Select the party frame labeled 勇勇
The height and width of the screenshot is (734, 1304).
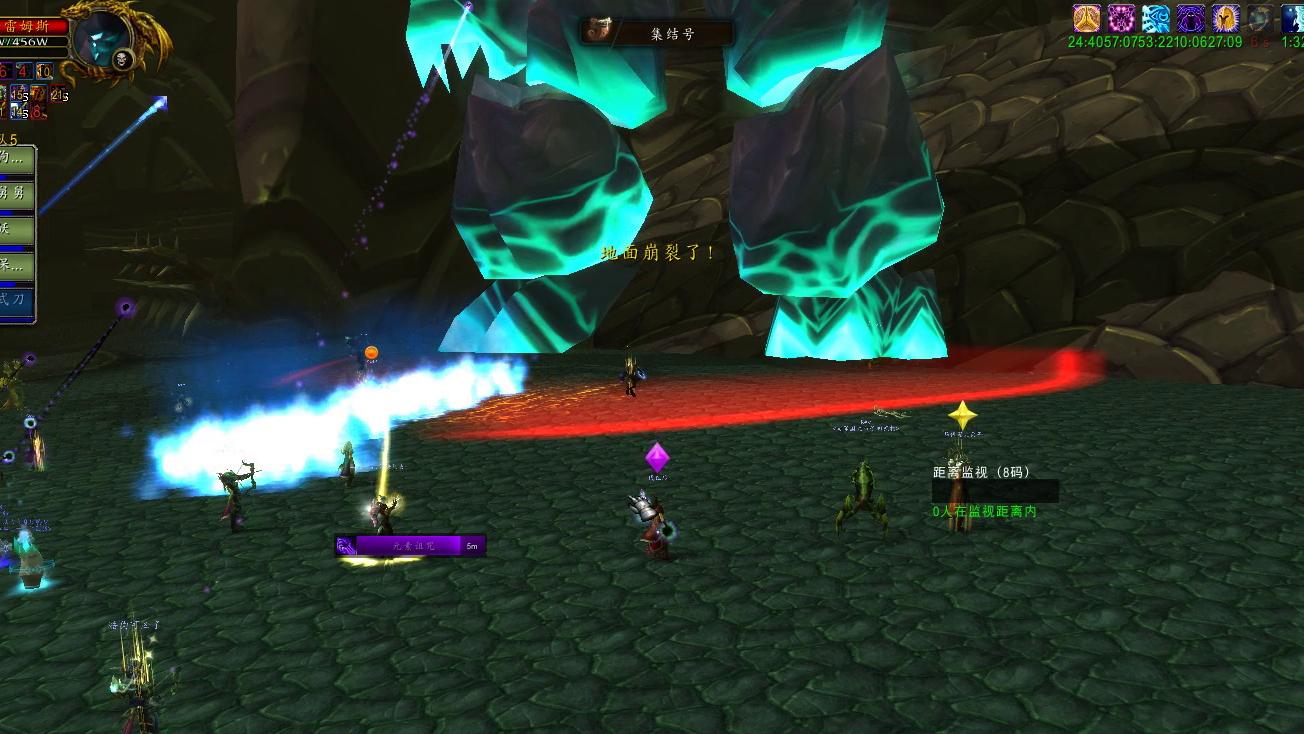pyautogui.click(x=17, y=193)
